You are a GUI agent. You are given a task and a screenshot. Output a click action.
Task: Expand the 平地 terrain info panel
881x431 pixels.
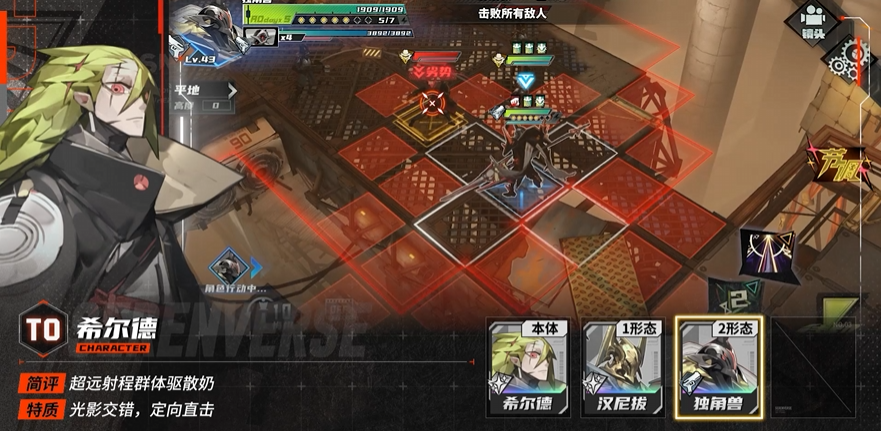tap(231, 90)
